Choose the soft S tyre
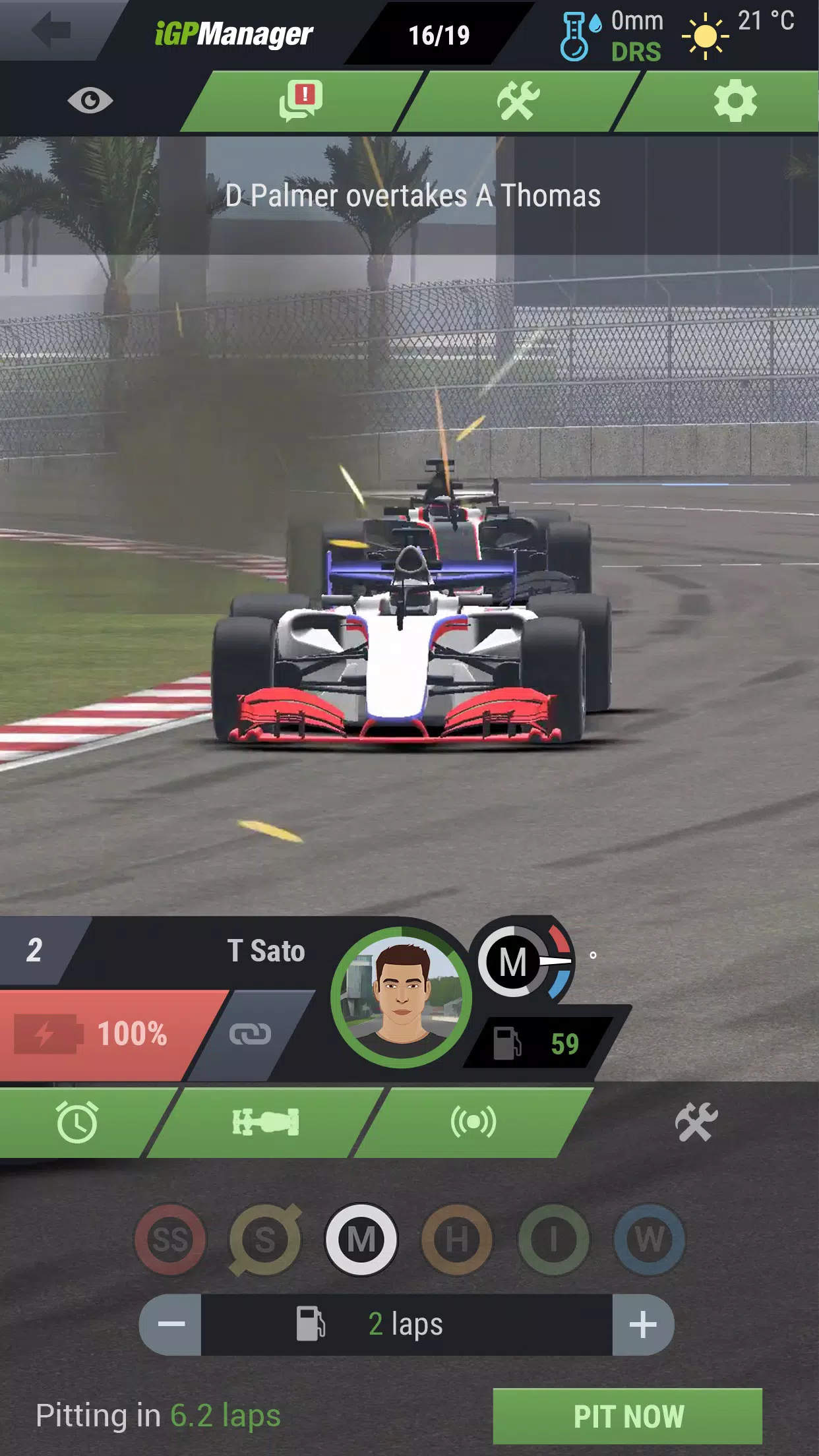The image size is (819, 1456). 265,1240
